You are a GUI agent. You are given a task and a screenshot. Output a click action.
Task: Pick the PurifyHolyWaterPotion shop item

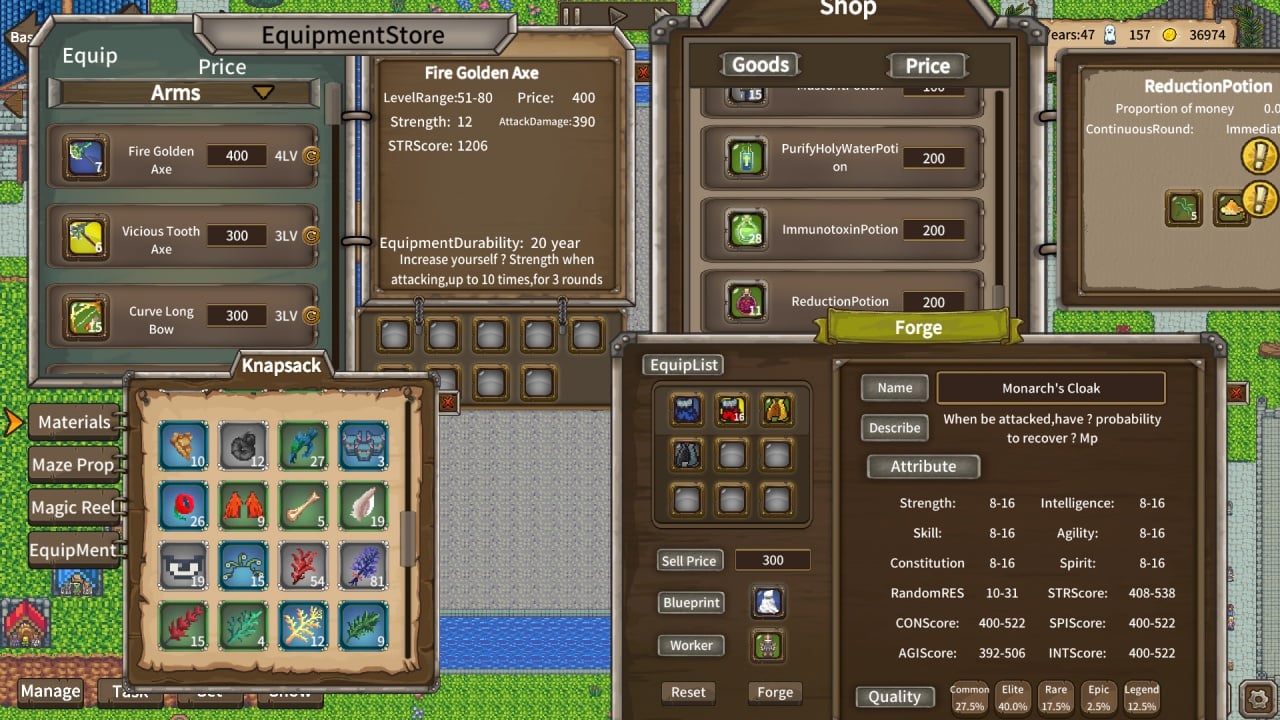(840, 158)
